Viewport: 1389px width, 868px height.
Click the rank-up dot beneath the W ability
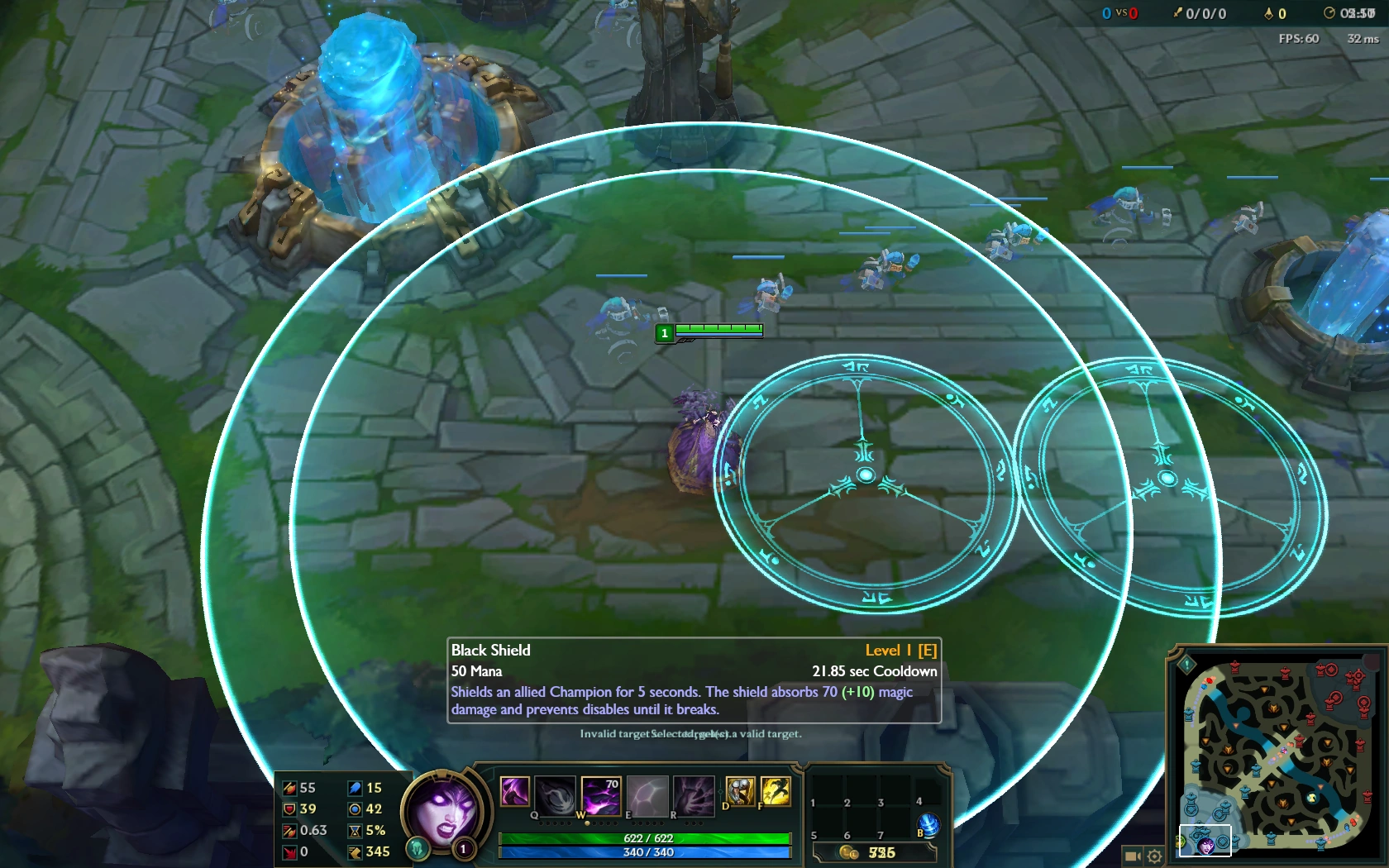[587, 823]
